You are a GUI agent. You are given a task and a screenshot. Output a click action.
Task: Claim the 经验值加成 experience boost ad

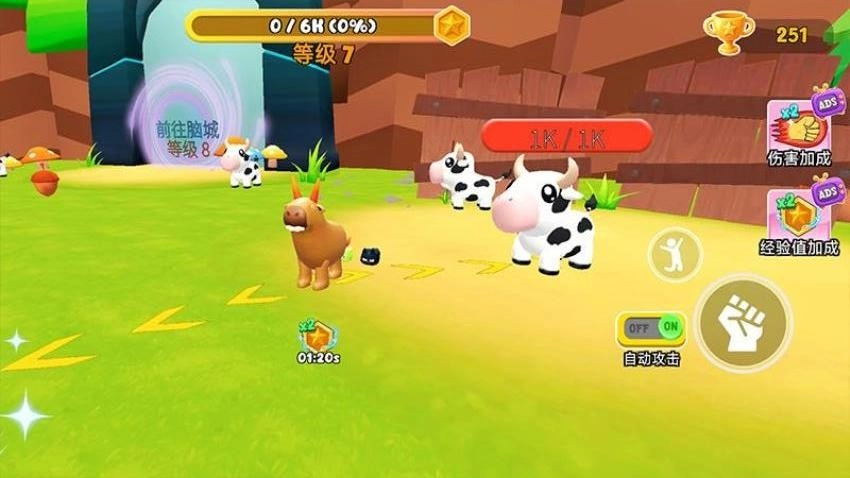coord(800,214)
